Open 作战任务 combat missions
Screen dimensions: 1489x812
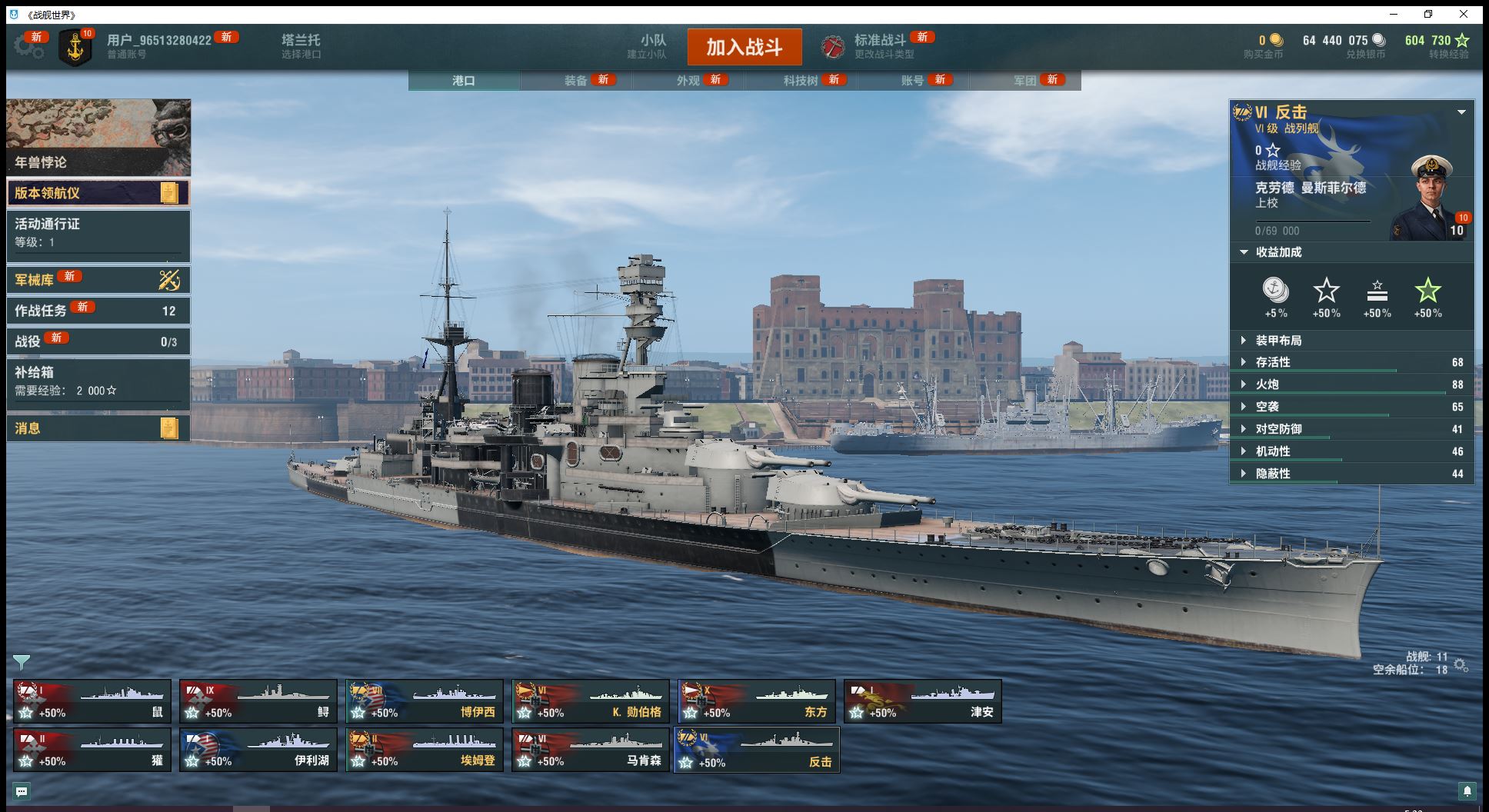[x=98, y=311]
